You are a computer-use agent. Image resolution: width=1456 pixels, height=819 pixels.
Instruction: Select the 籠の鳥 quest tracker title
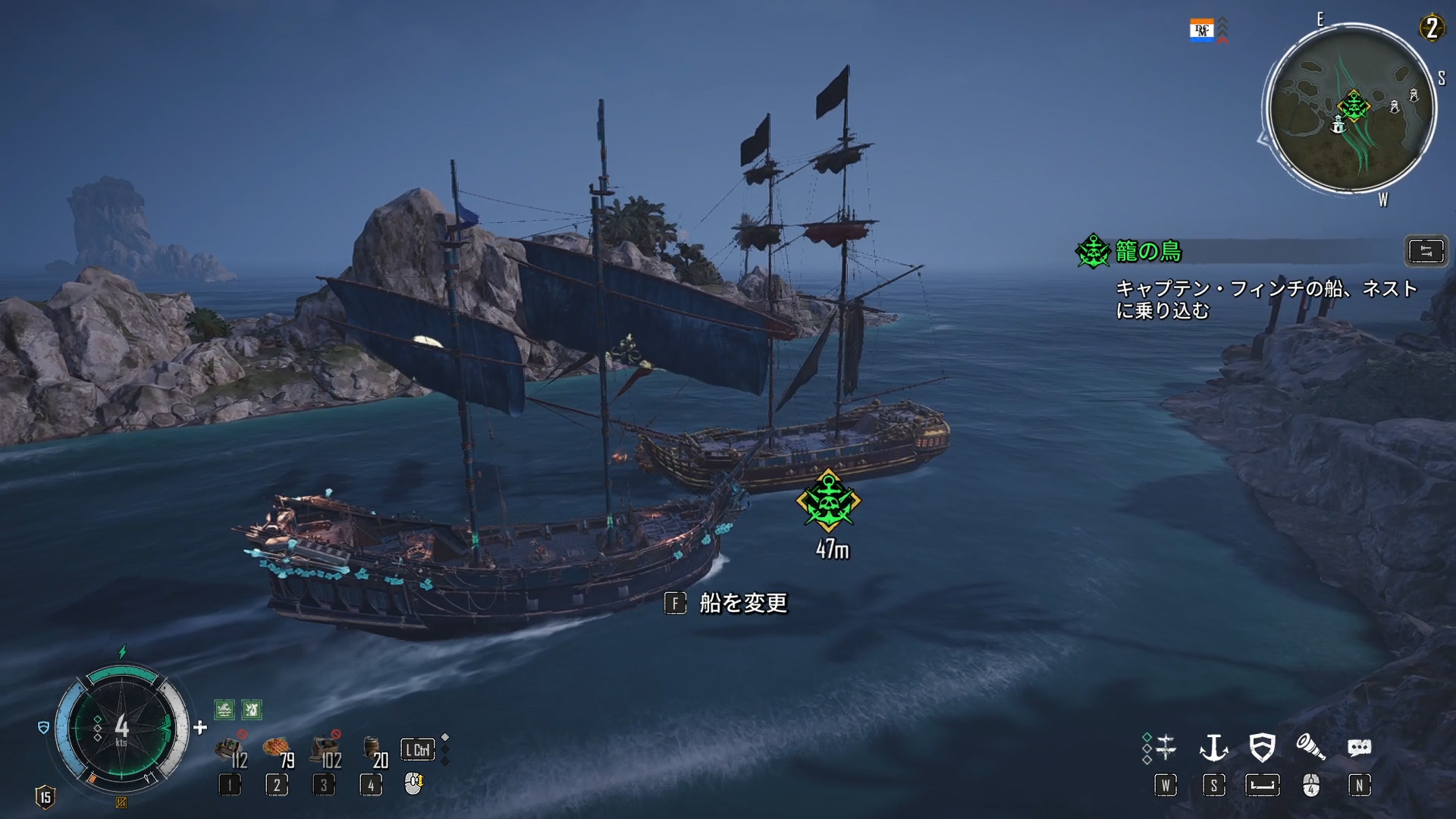1148,252
